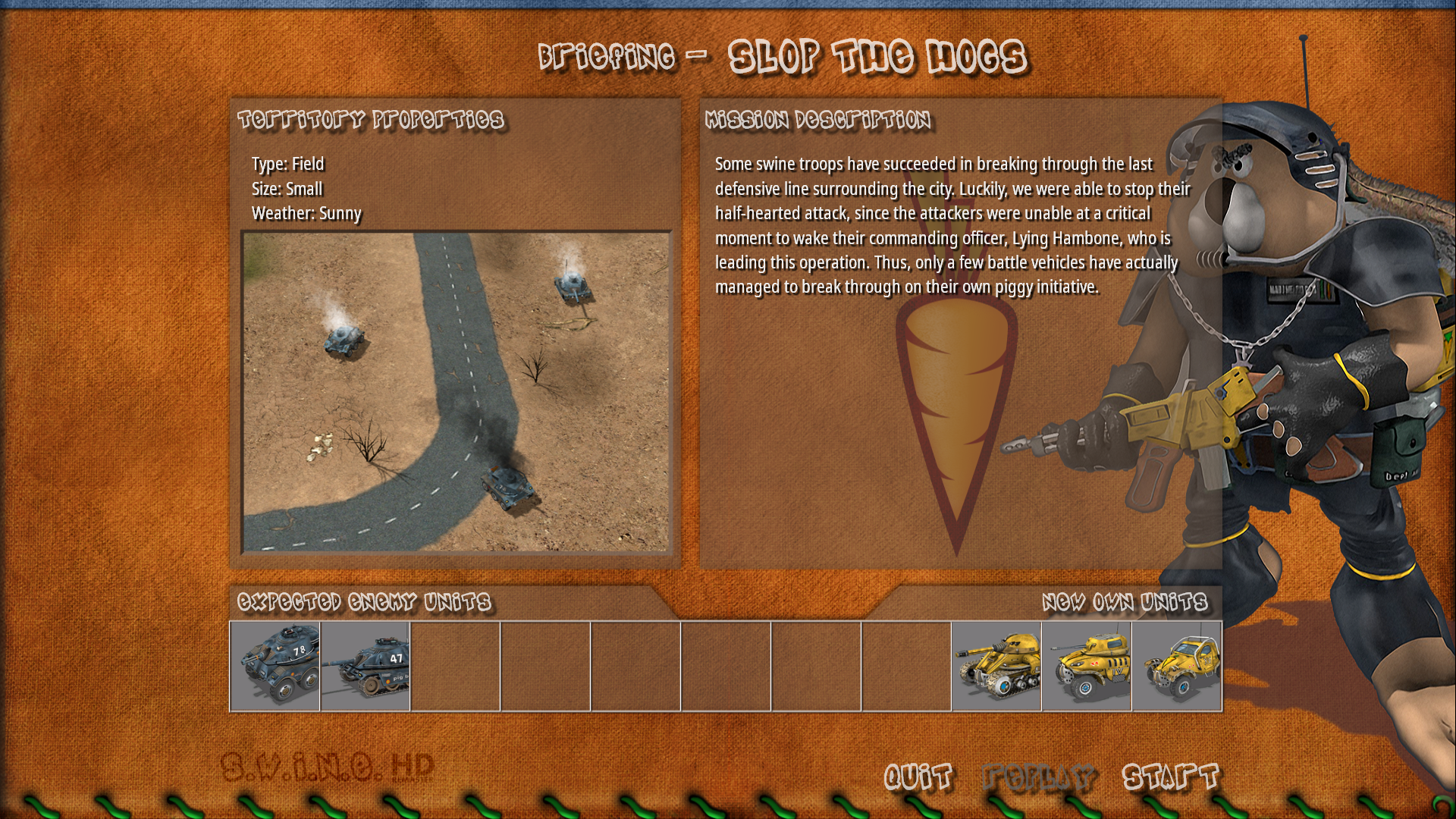View the yellow buggy unit

[x=1177, y=667]
